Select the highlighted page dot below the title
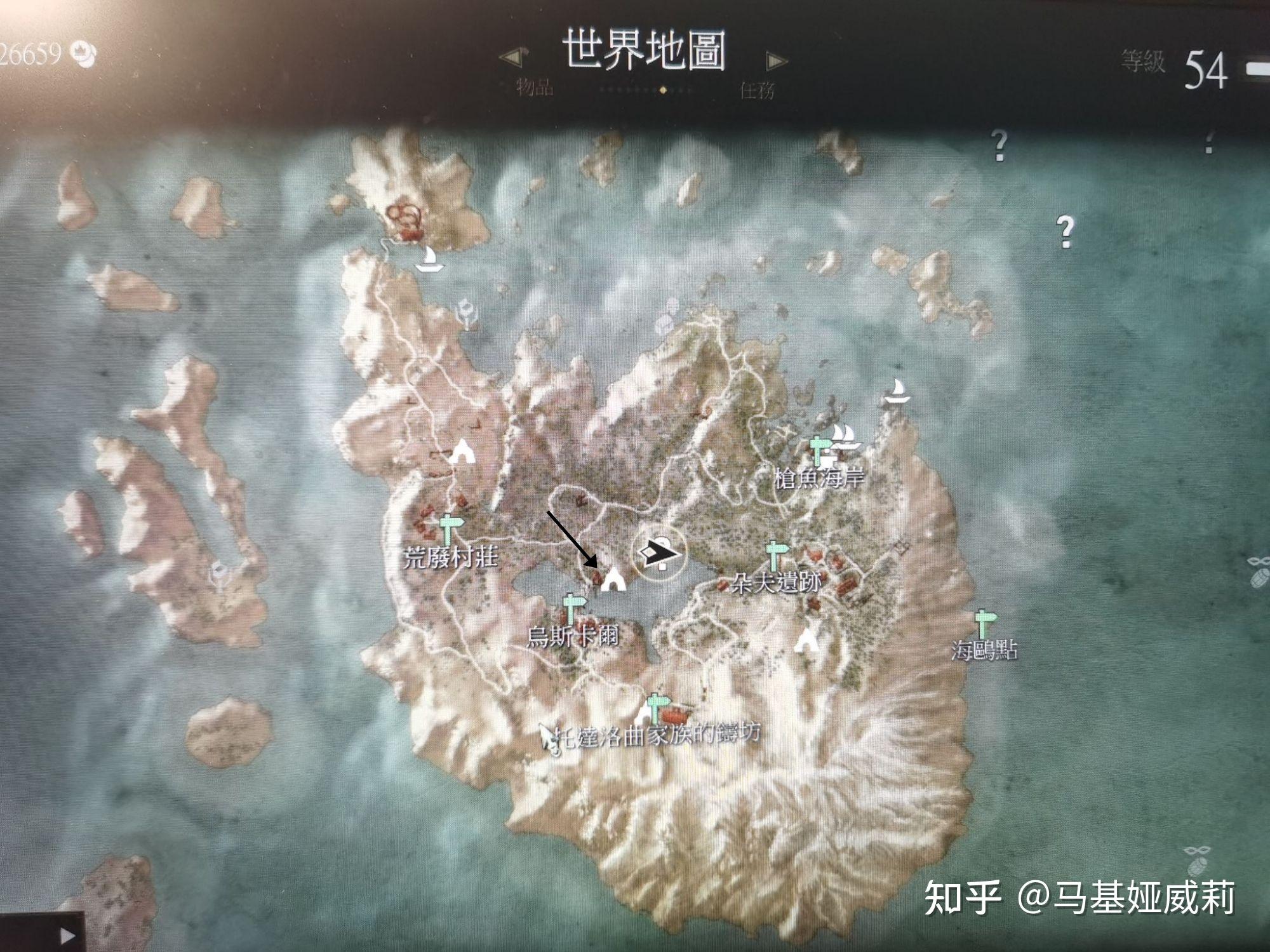This screenshot has width=1270, height=952. pos(664,90)
